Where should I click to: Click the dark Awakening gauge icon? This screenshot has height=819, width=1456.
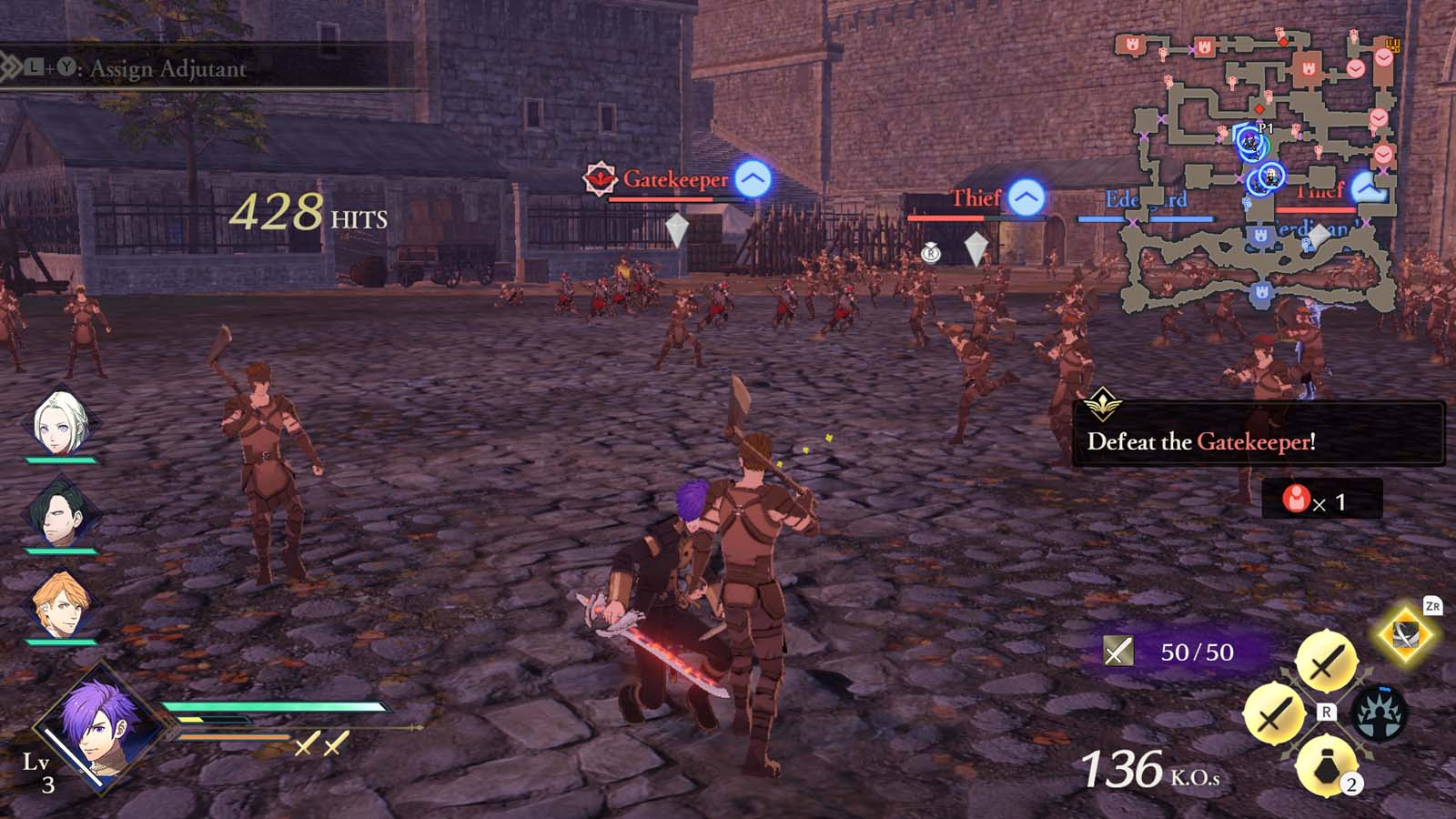tap(1380, 713)
